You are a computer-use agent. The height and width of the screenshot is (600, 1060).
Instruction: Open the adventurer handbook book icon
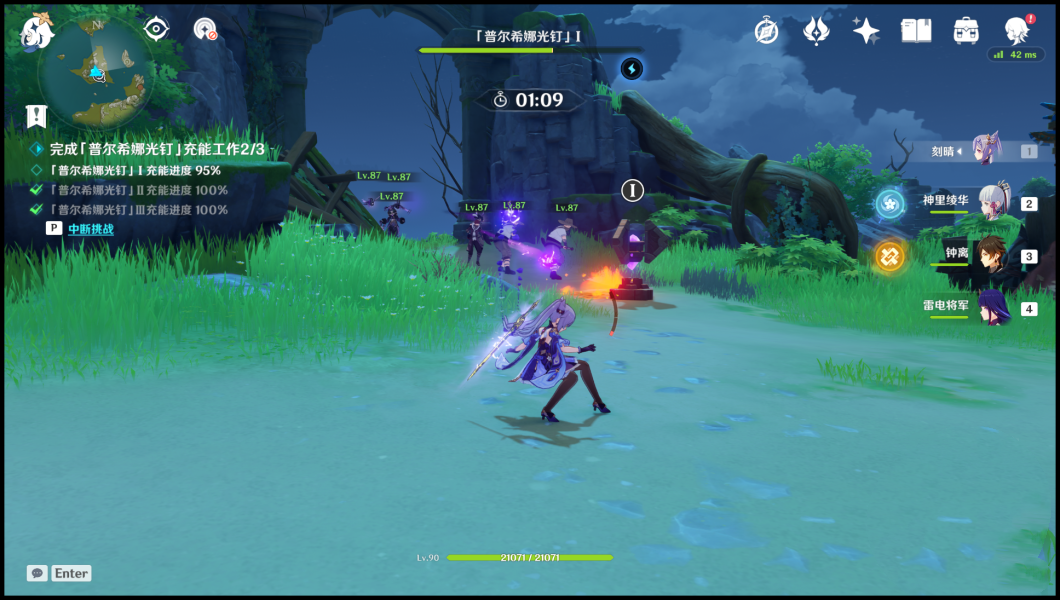(x=916, y=31)
